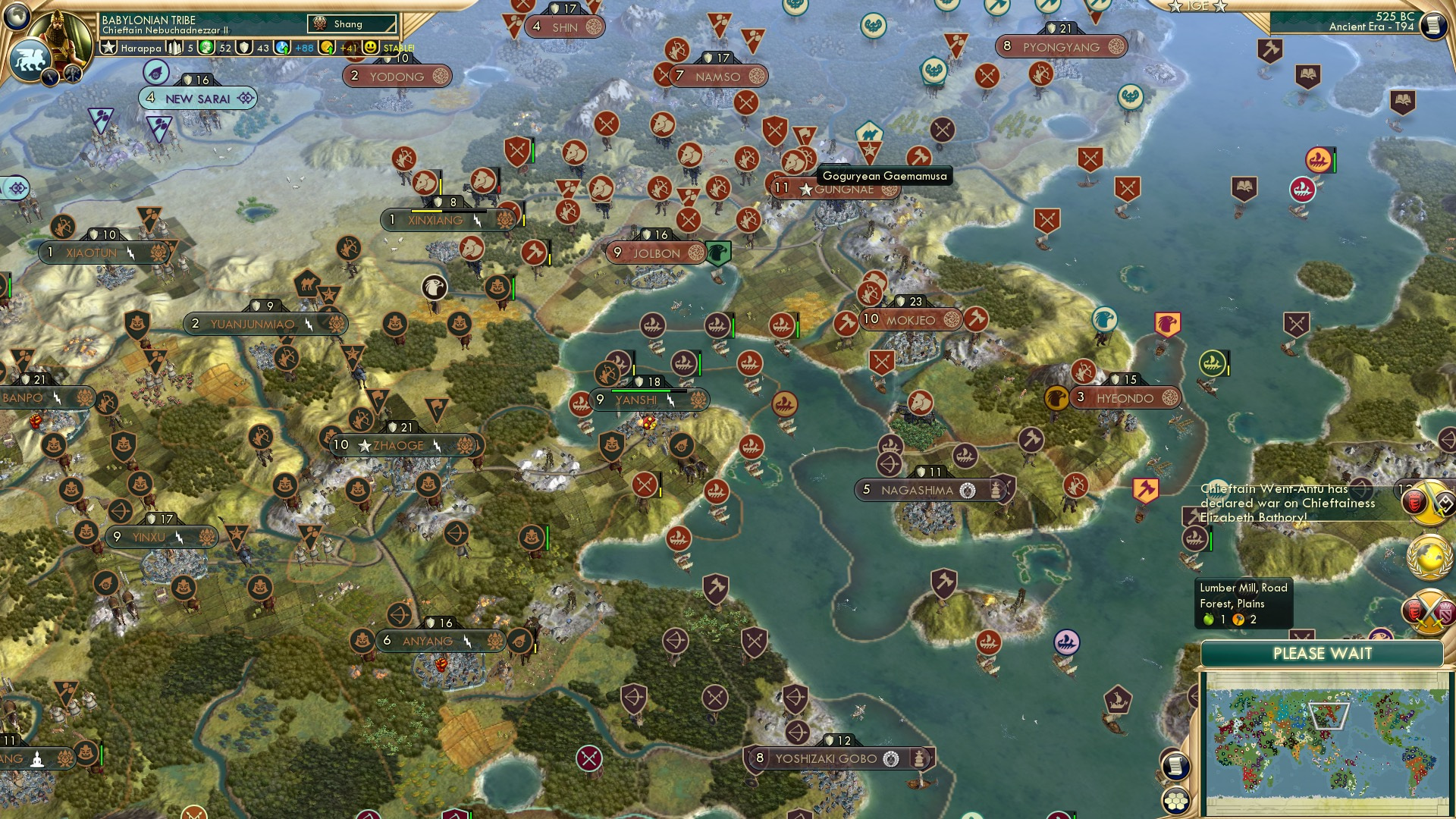Open the globe menu in the top-left corner
Image resolution: width=1456 pixels, height=819 pixels.
pos(15,17)
